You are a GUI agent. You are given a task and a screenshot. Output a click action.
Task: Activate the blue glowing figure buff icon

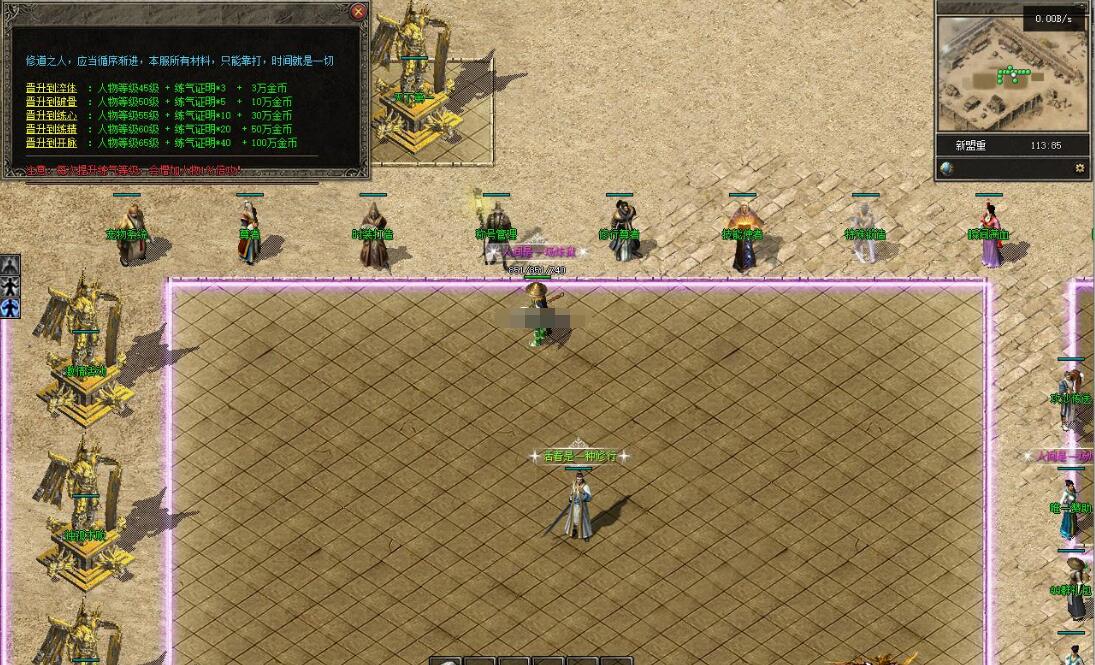(x=10, y=308)
